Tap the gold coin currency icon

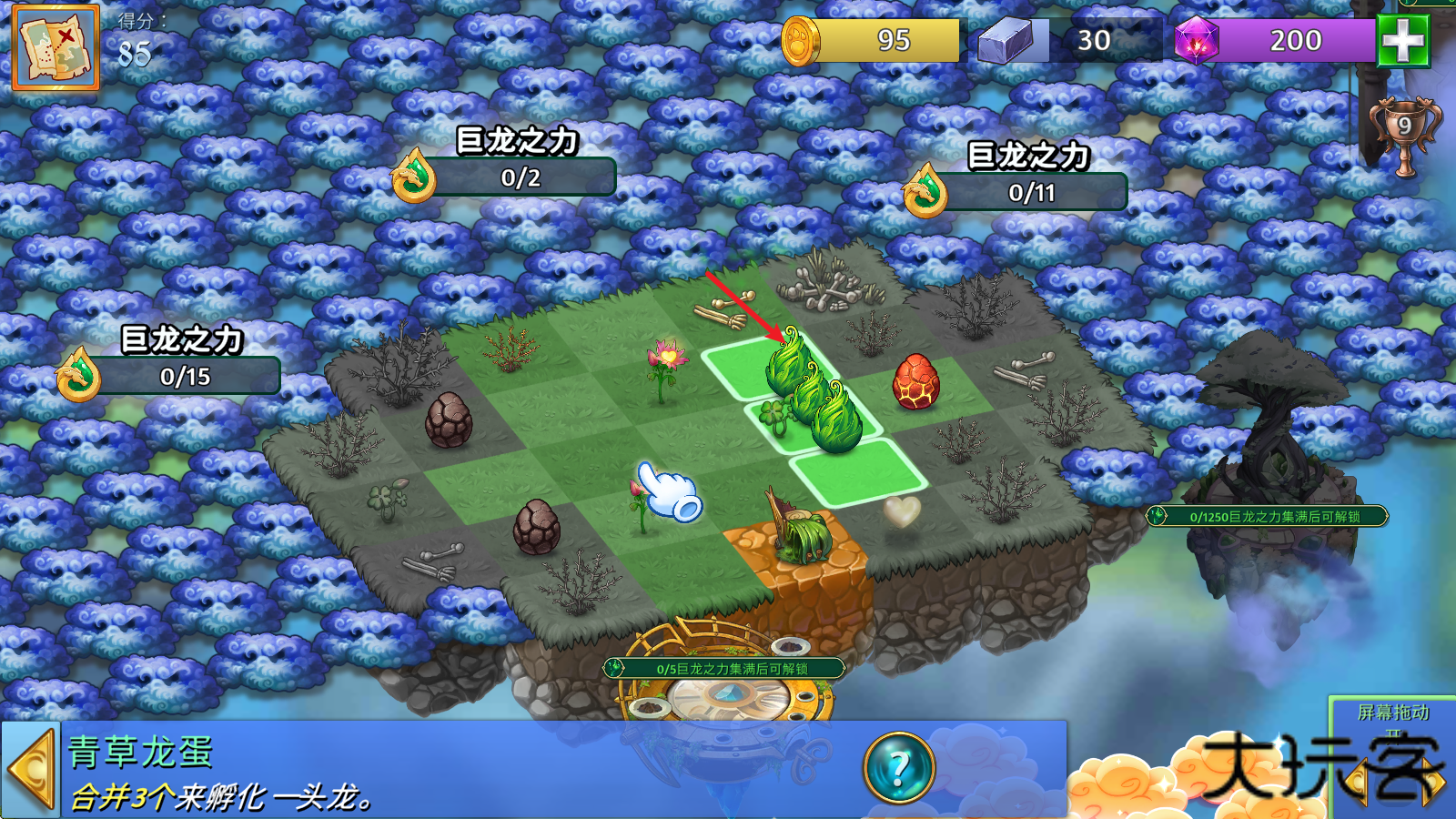(801, 41)
